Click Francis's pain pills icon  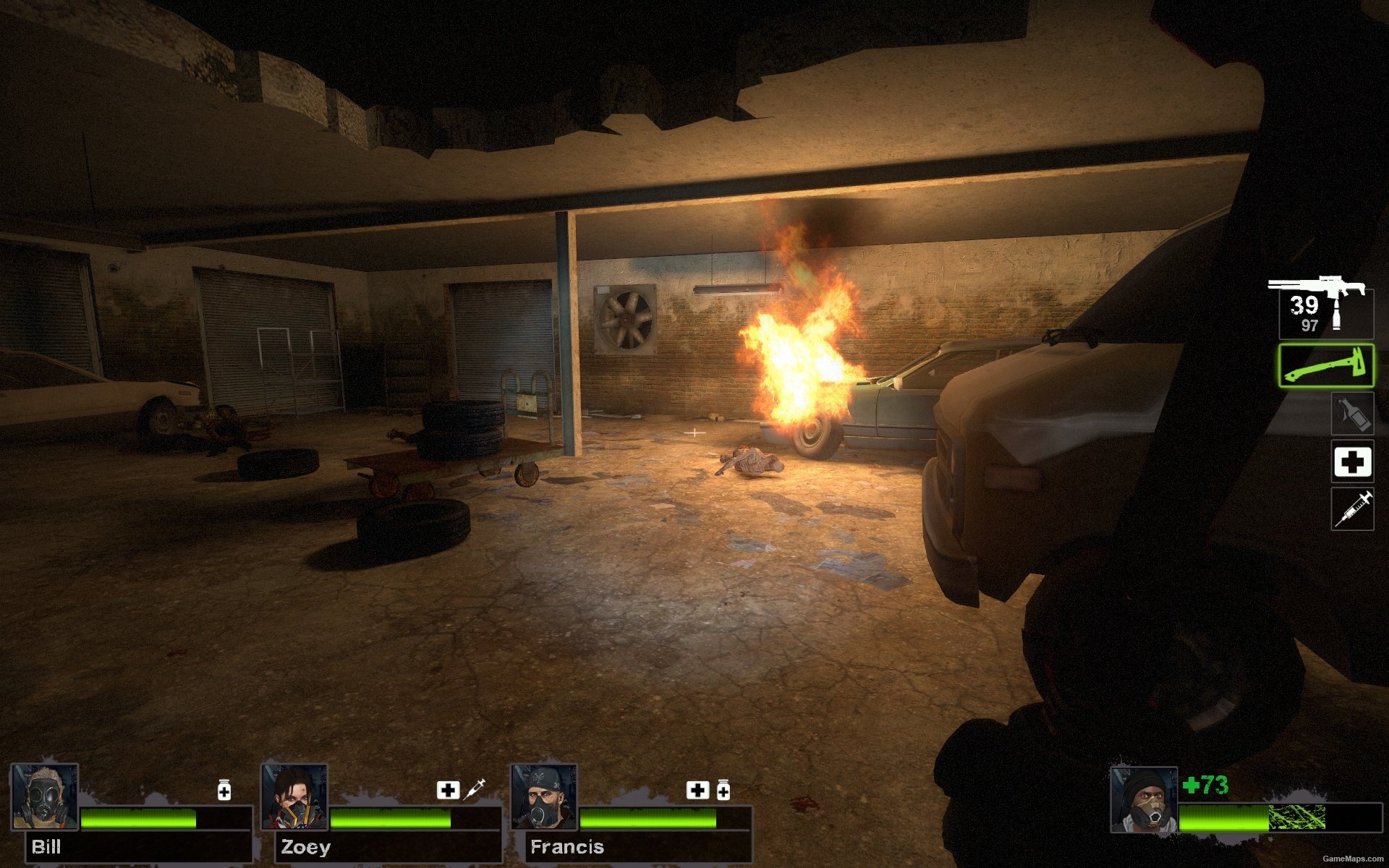[x=723, y=790]
